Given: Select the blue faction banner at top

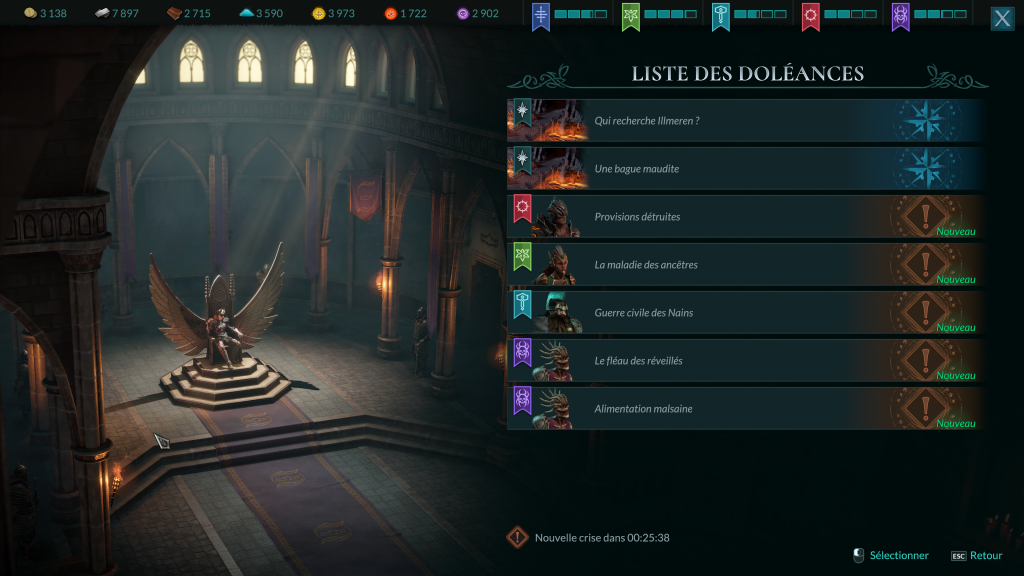Looking at the screenshot, I should click(x=542, y=16).
